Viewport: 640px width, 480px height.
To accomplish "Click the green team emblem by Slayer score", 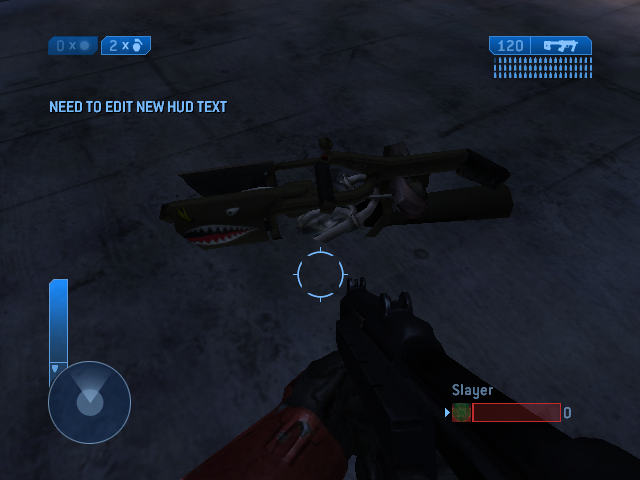I will (x=461, y=412).
